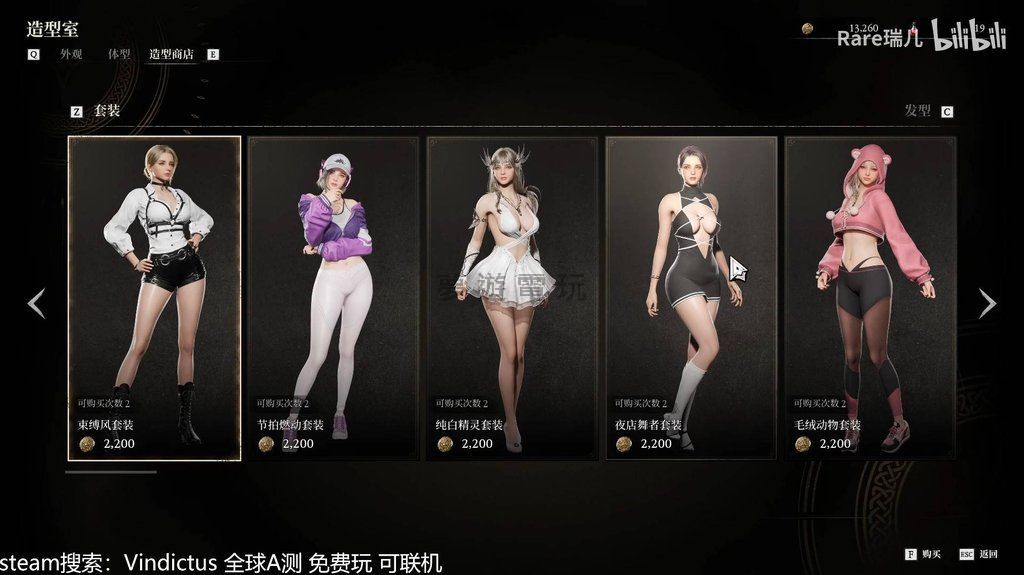Switch to the 外观 tab

(70, 54)
